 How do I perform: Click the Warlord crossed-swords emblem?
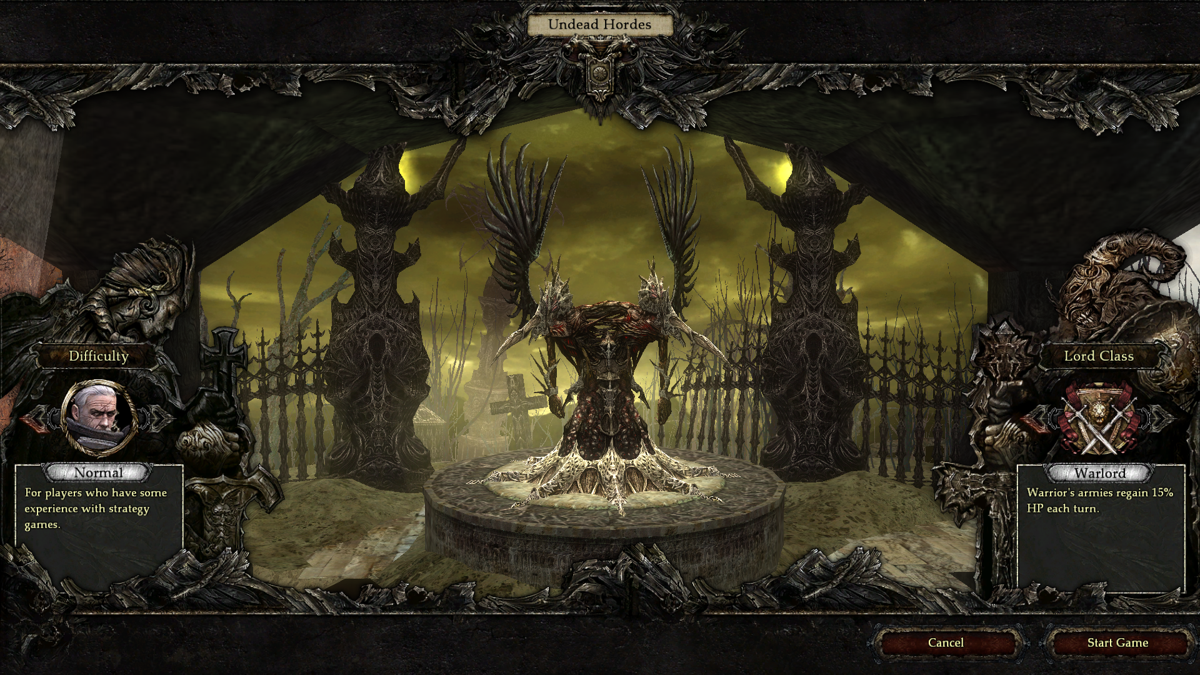click(x=1099, y=416)
